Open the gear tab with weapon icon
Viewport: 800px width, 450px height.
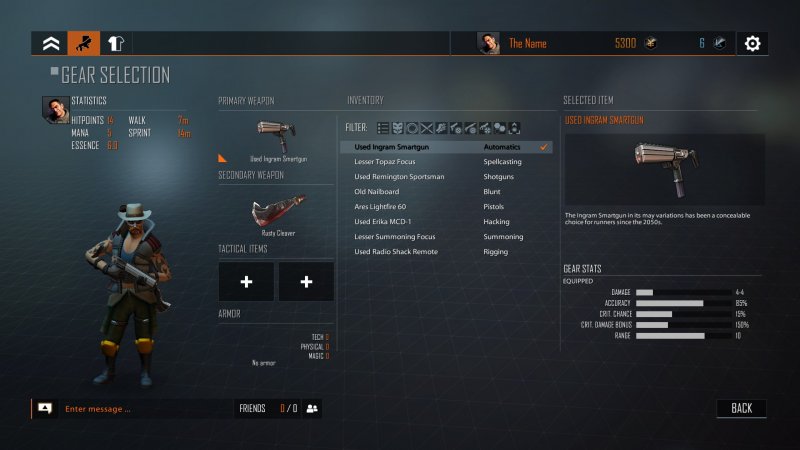[x=83, y=43]
